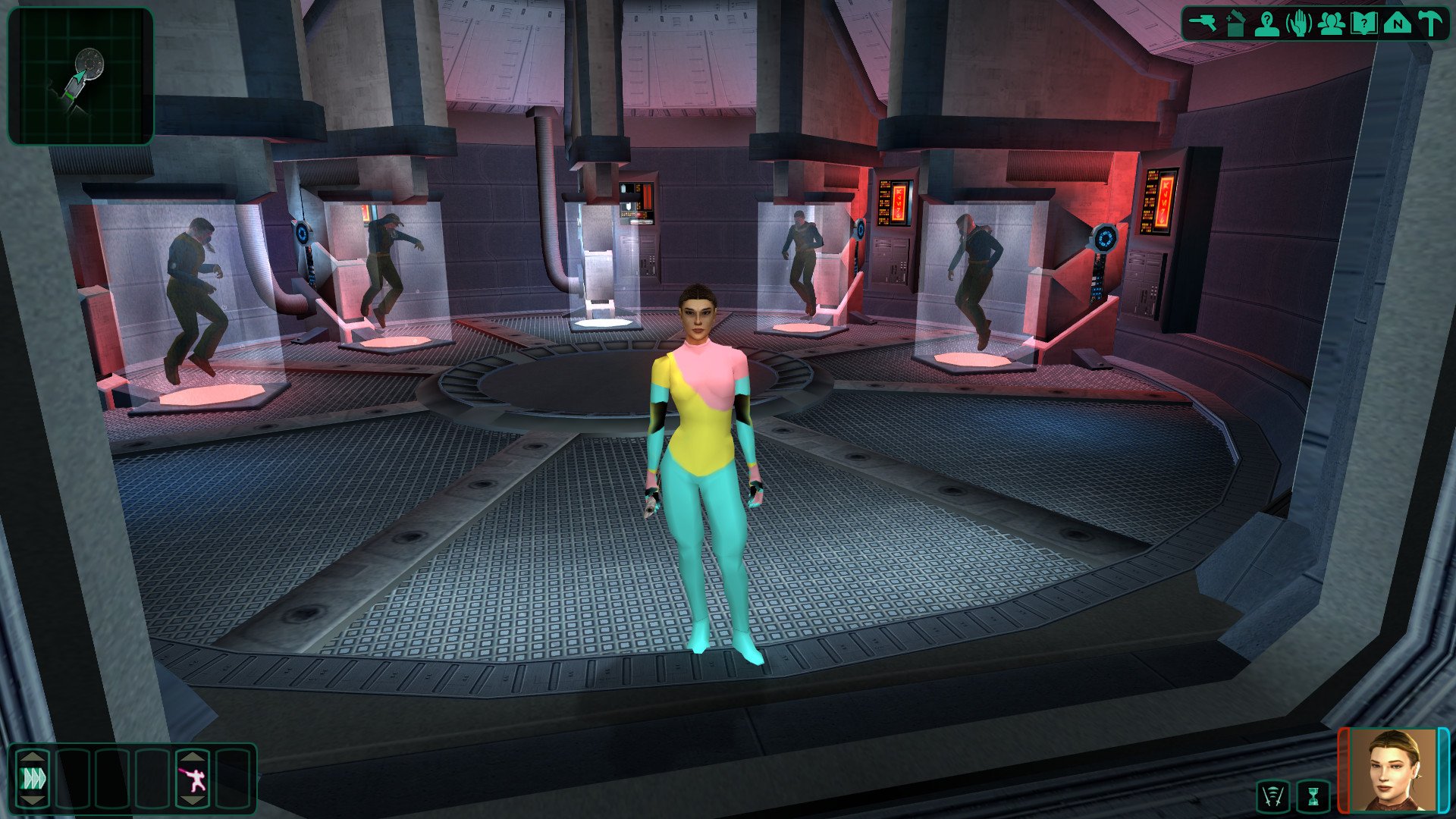Open the Character sheet silhouette icon
This screenshot has width=1456, height=819.
[1267, 23]
